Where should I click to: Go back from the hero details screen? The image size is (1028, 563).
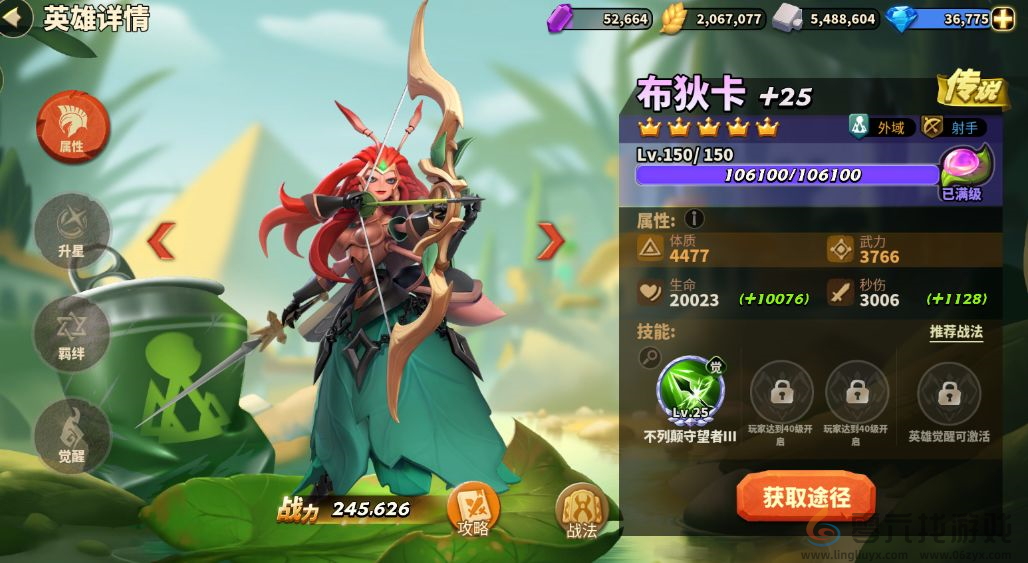[14, 19]
